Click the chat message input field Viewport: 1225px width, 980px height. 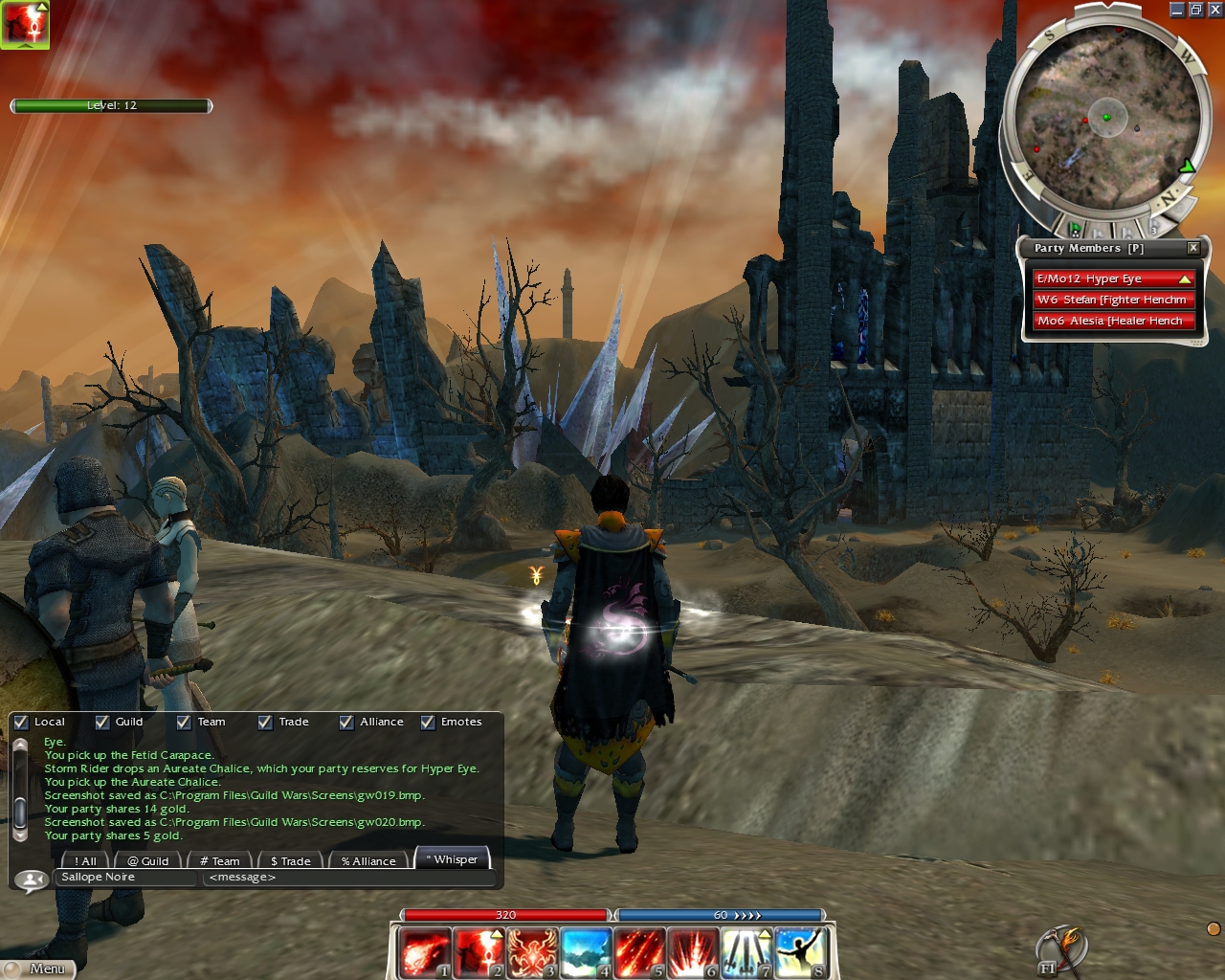click(x=349, y=878)
